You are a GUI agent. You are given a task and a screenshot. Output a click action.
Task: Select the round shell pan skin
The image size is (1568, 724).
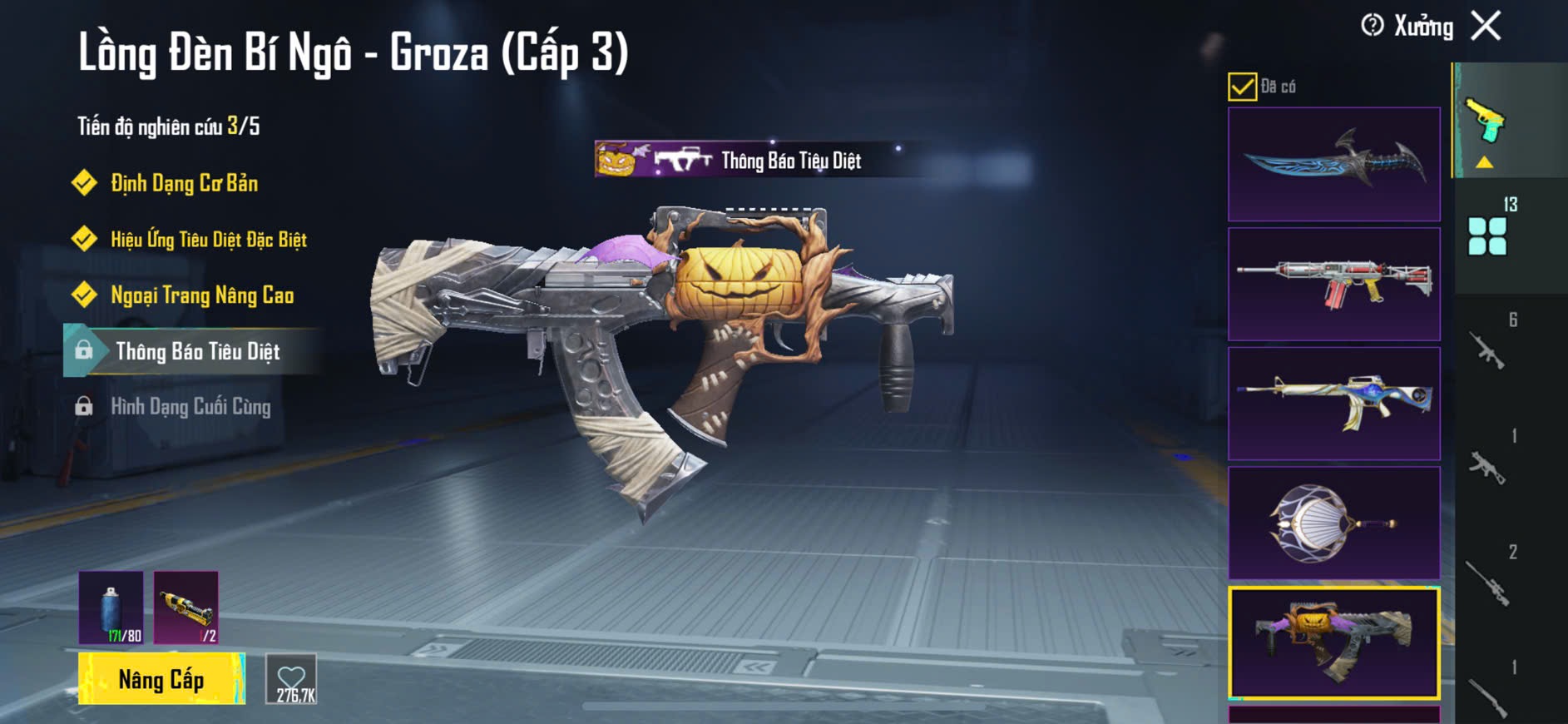pyautogui.click(x=1333, y=523)
